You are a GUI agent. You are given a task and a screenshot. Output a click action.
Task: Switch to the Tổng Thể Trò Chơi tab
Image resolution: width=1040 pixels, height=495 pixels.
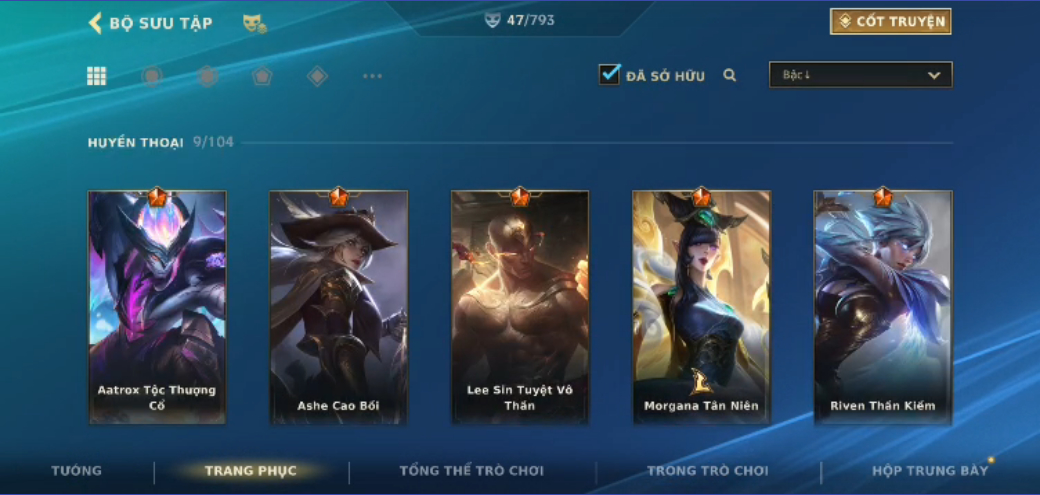pos(471,471)
